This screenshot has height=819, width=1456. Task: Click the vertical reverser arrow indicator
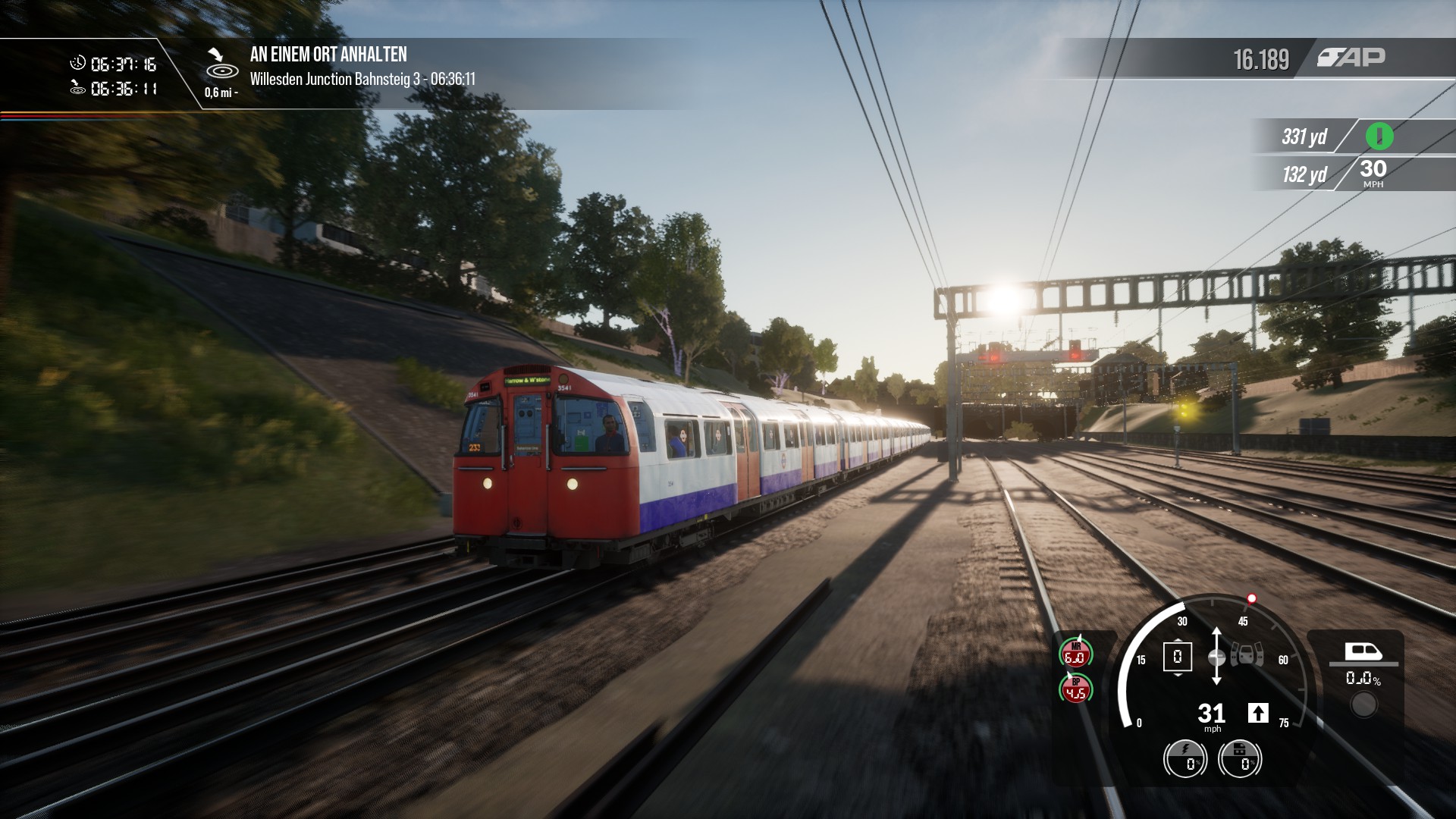tap(1216, 657)
